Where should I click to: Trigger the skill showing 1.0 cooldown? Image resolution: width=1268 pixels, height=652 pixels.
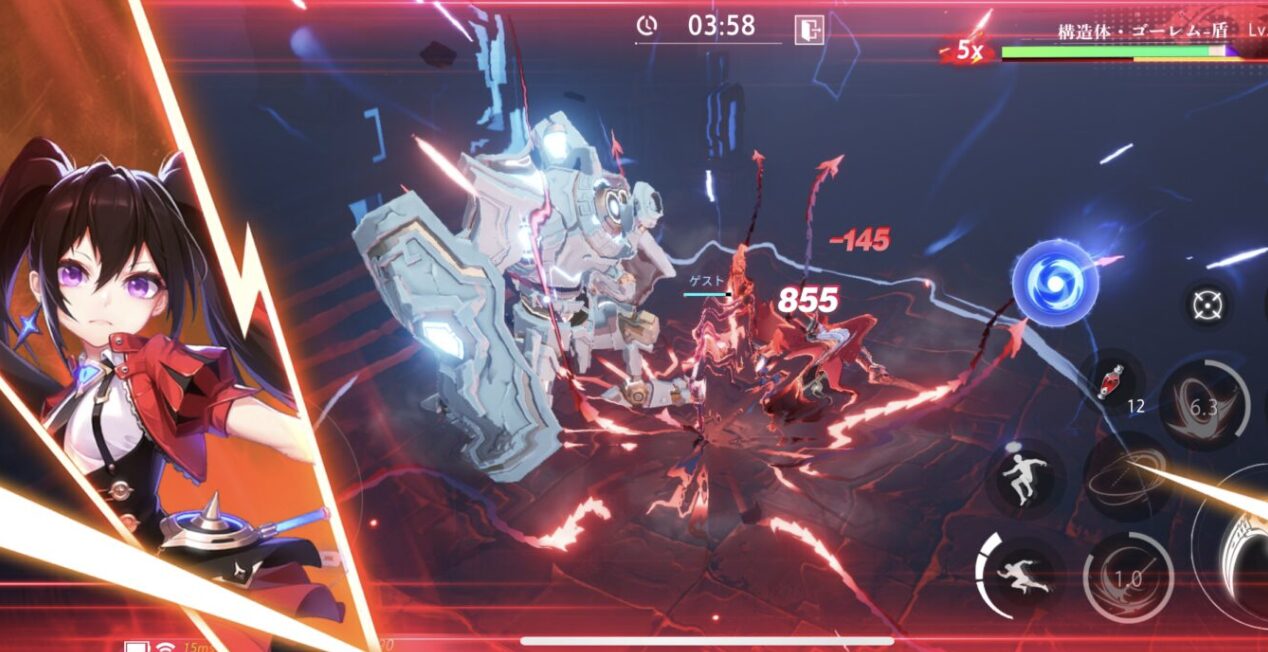point(1128,578)
